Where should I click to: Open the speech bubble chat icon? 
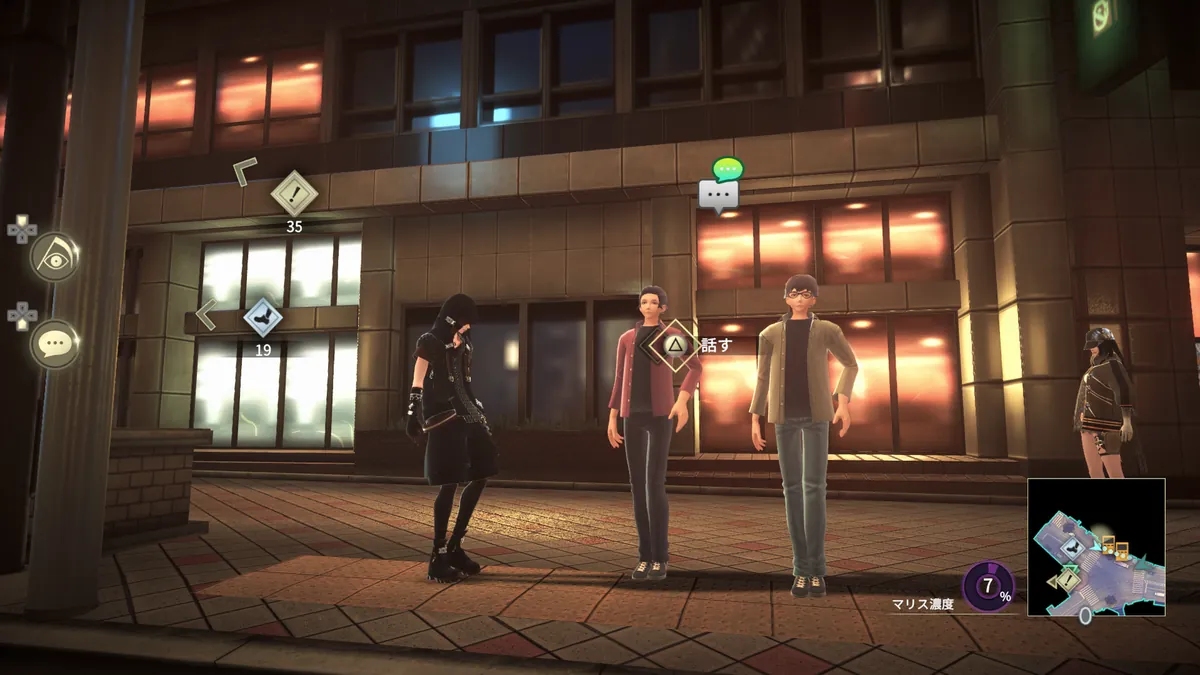pos(54,344)
